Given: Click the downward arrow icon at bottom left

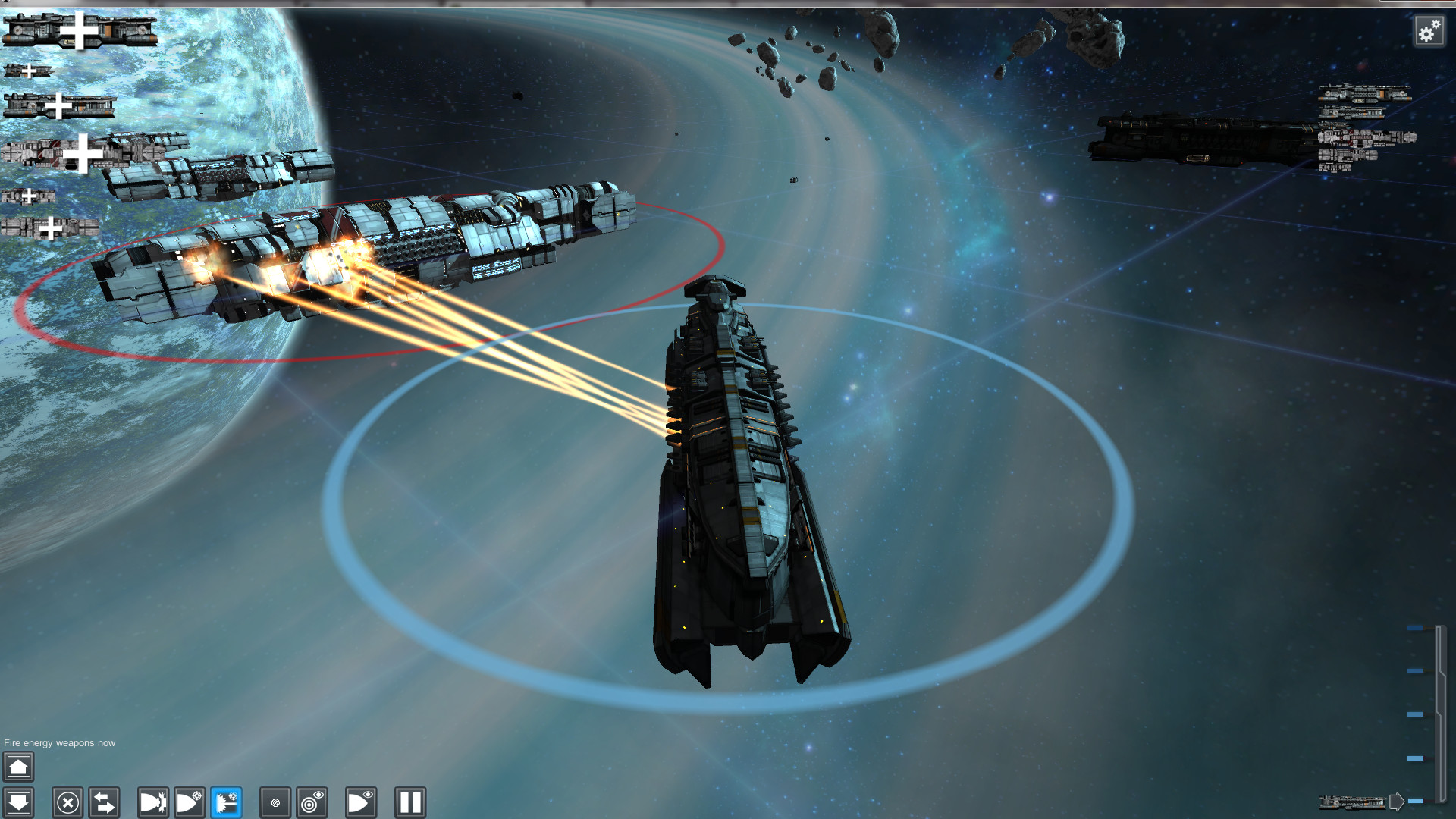Looking at the screenshot, I should (18, 802).
